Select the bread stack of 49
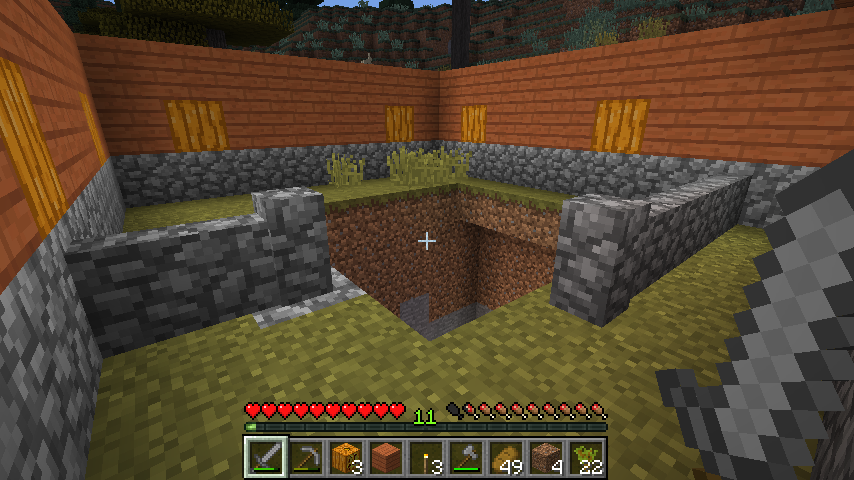The image size is (854, 480). point(506,458)
